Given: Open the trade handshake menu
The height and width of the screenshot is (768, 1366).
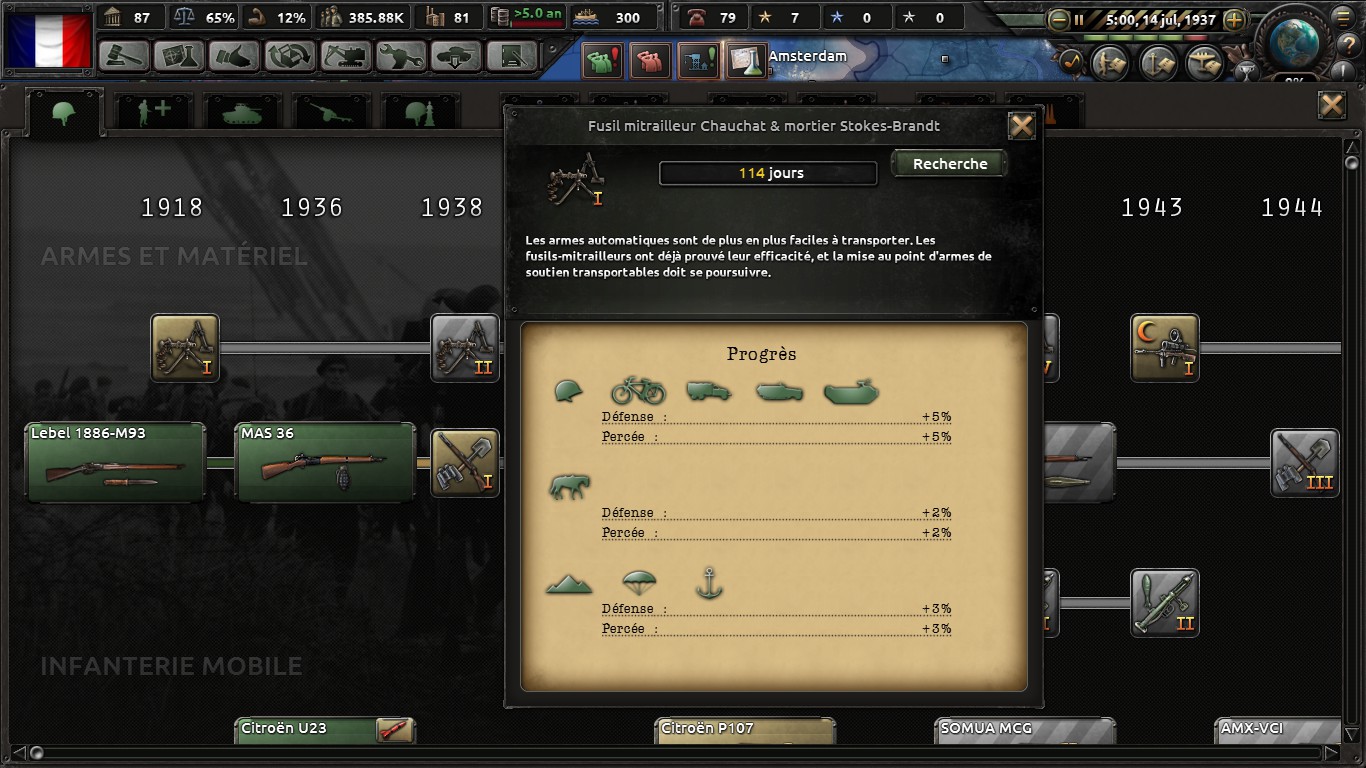Looking at the screenshot, I should pos(235,56).
